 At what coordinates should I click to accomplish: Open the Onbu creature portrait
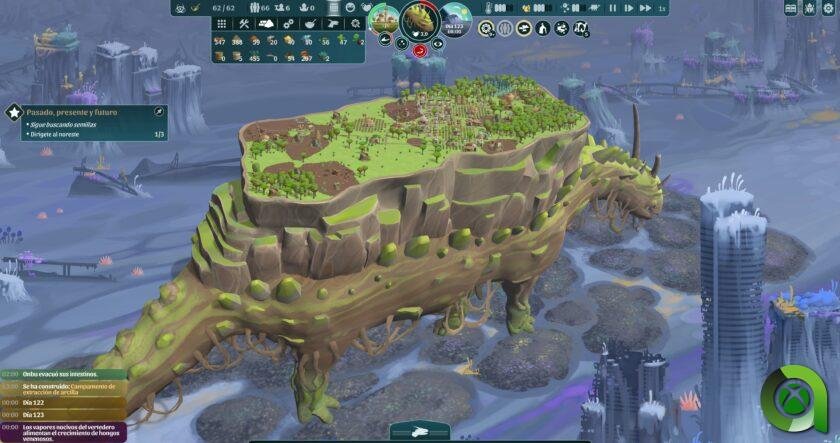click(420, 18)
